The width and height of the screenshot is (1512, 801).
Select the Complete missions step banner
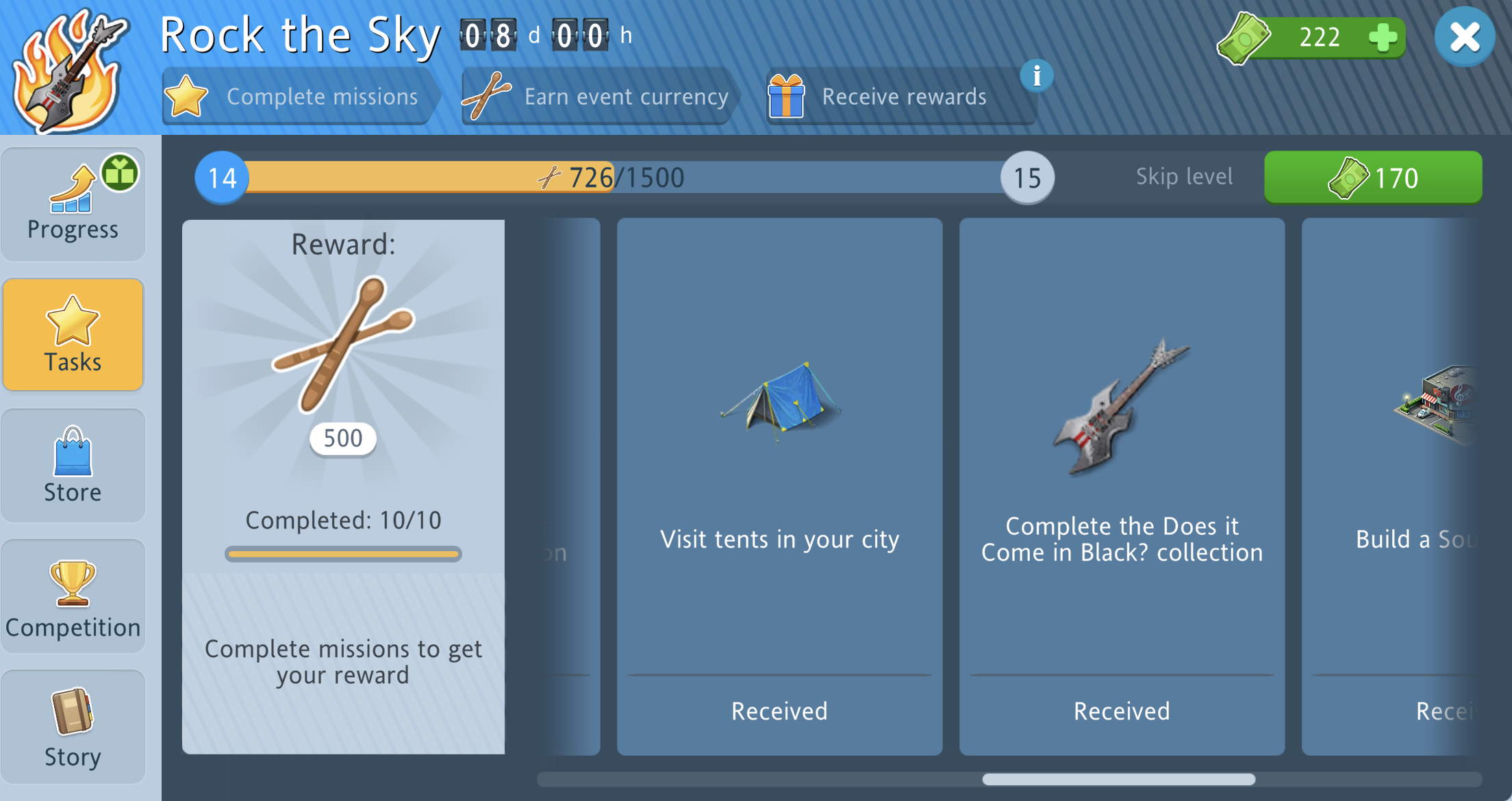pos(298,97)
